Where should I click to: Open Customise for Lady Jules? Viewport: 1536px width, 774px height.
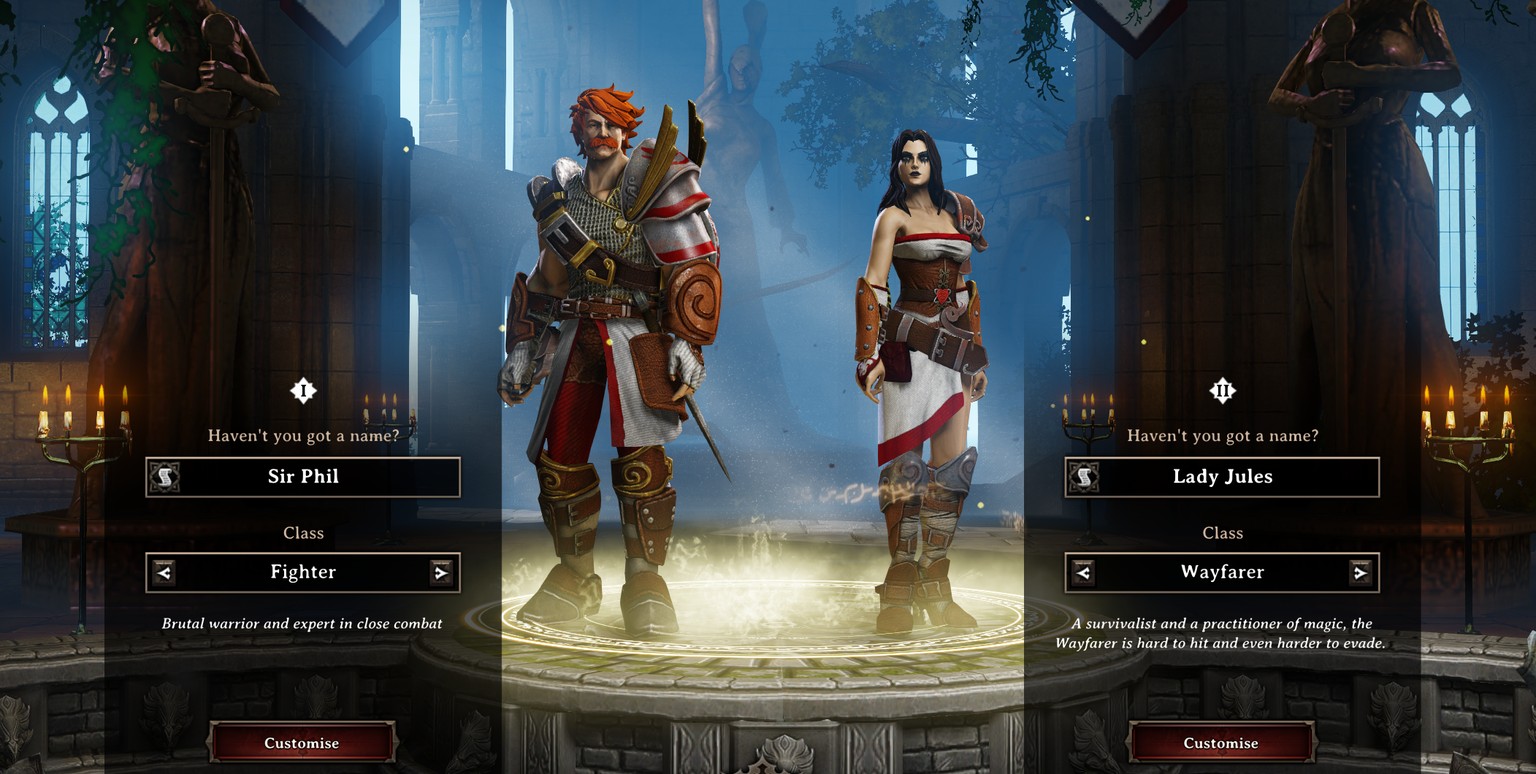[1221, 743]
